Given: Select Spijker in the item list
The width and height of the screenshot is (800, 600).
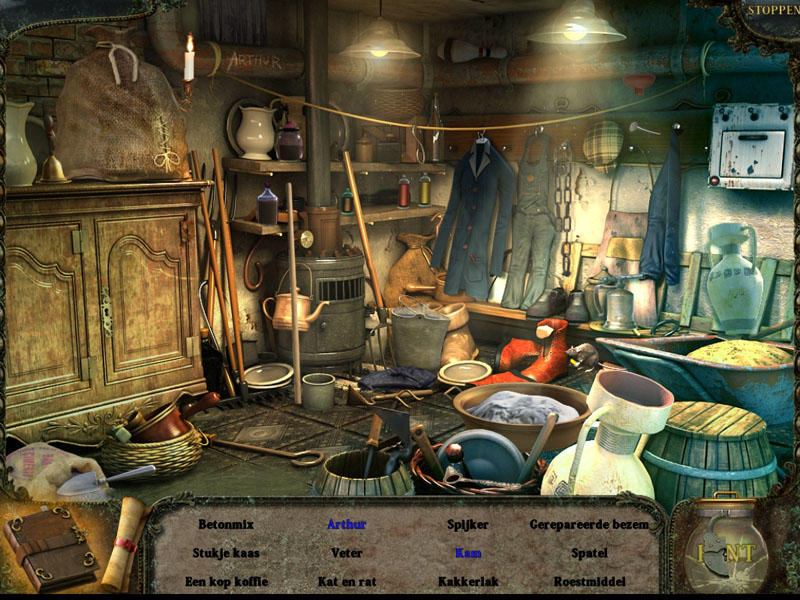Looking at the screenshot, I should [x=467, y=524].
